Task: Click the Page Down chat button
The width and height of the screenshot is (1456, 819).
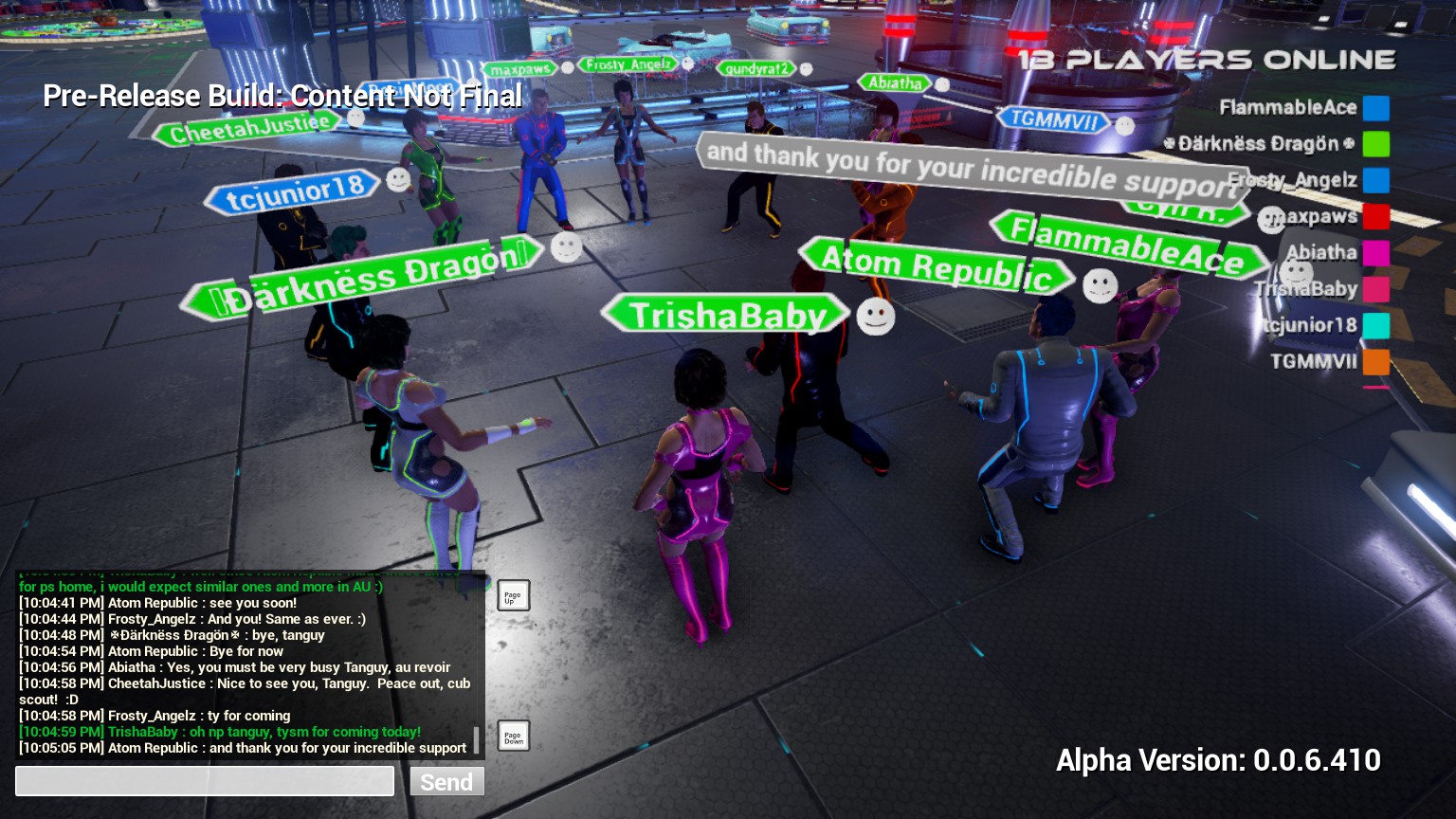Action: tap(513, 736)
